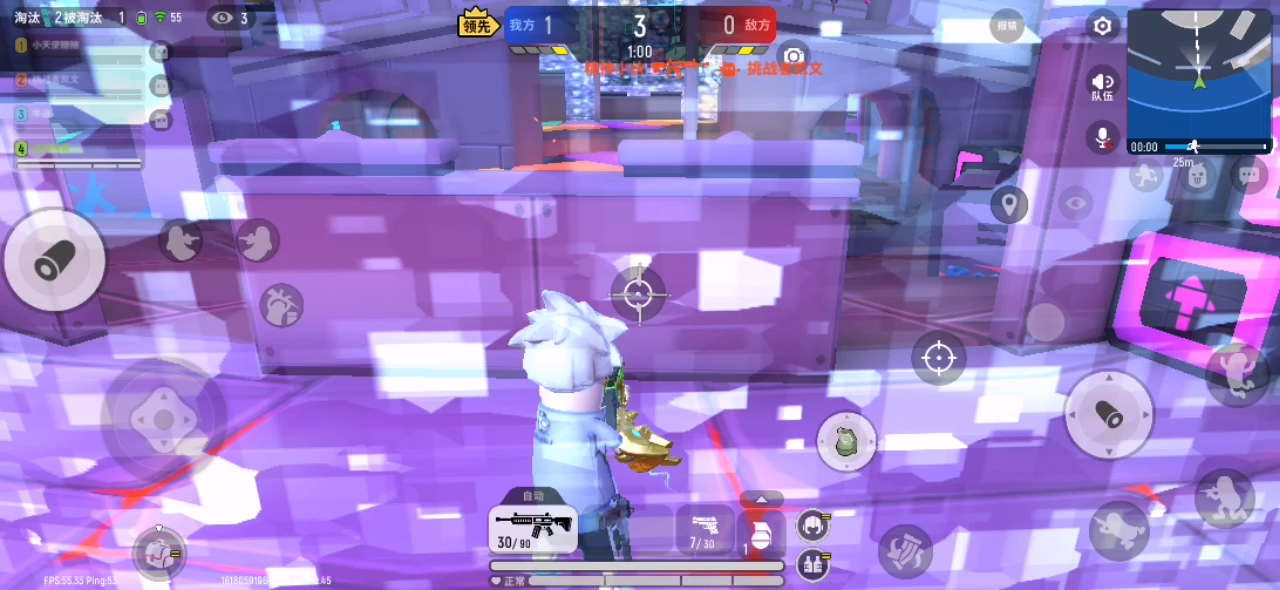Tap the helmet armor icon

pos(811,523)
